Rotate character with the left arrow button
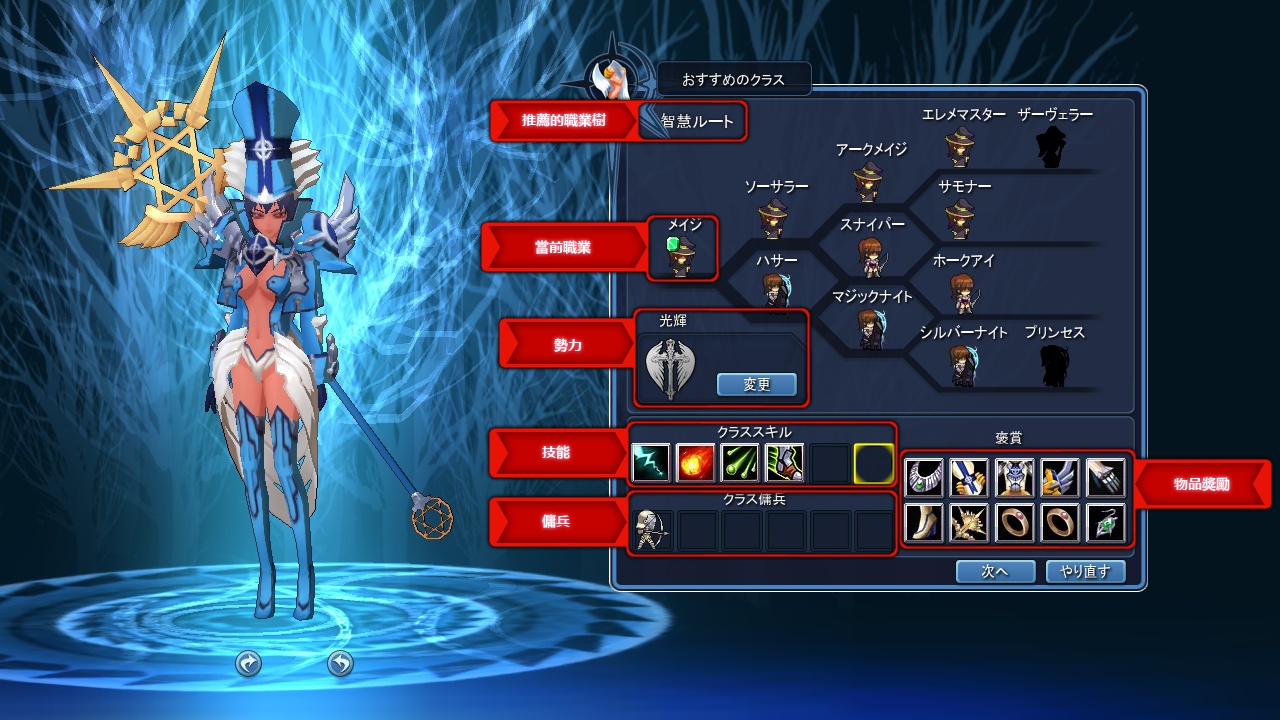Viewport: 1280px width, 720px height. (248, 663)
